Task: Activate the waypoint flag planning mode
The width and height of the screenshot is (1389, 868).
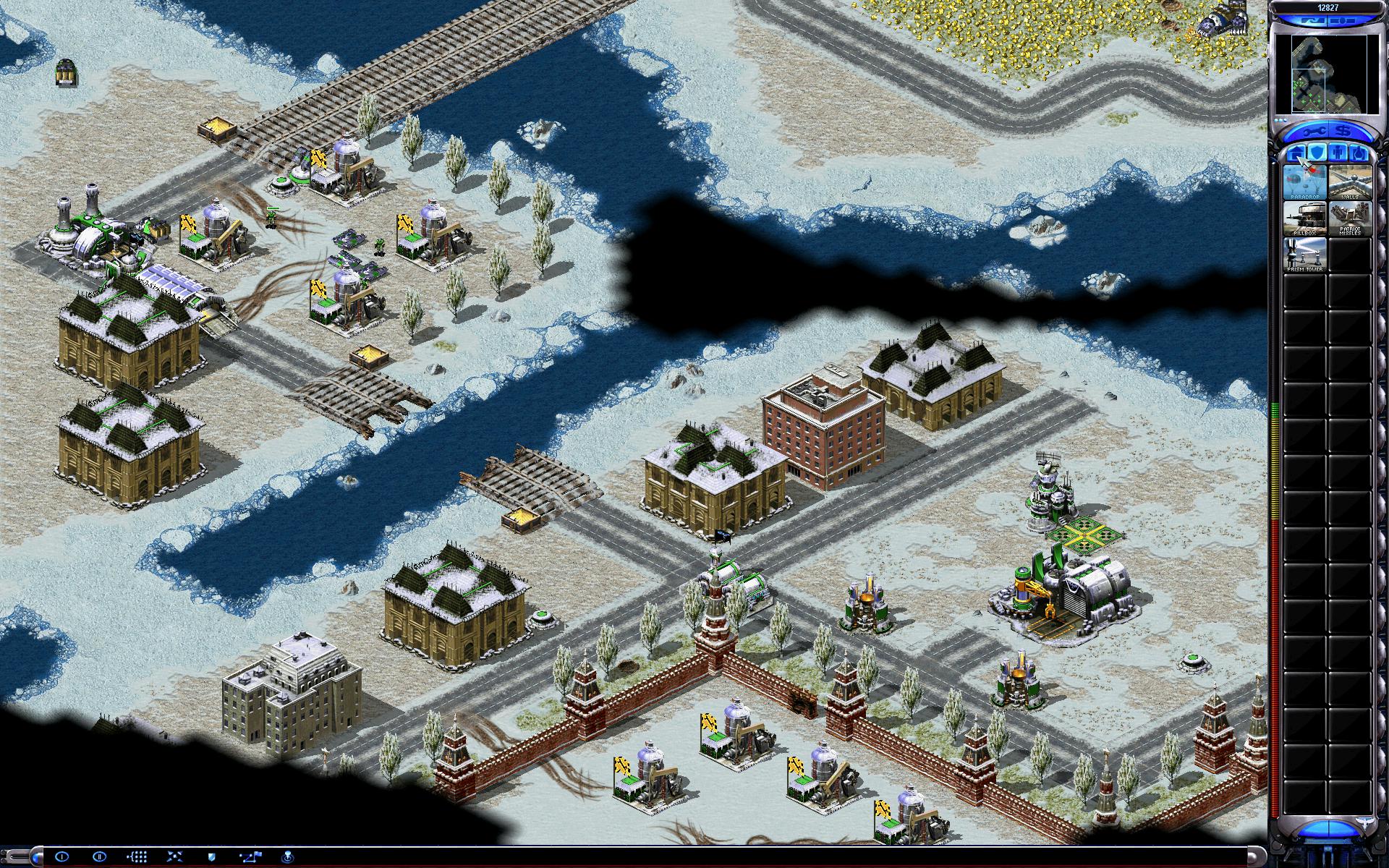Action: [x=251, y=856]
